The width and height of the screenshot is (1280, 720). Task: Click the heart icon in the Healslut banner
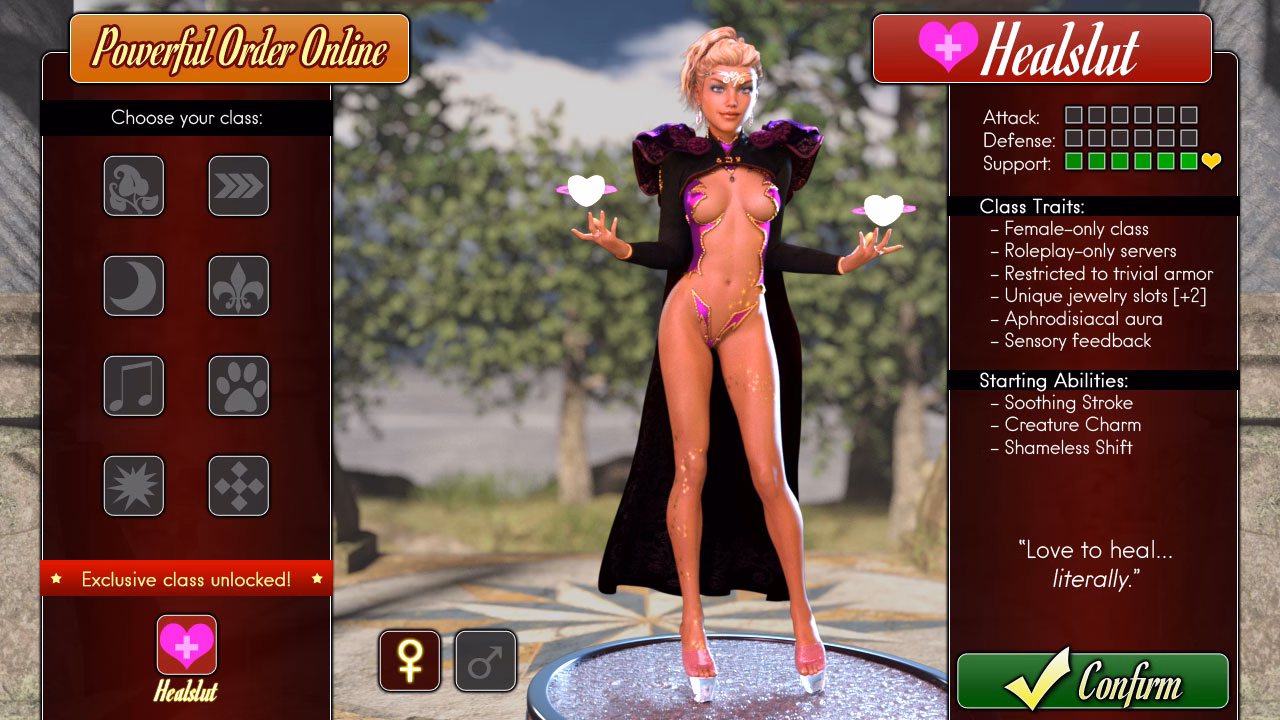point(946,48)
